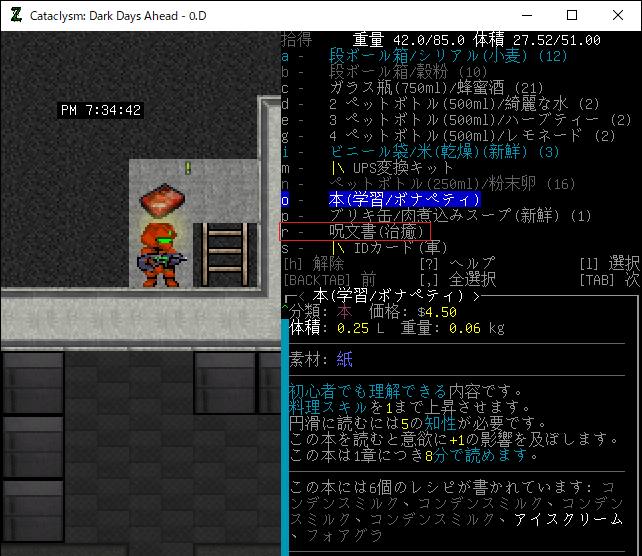This screenshot has height=556, width=642.
Task: Click the 解除 deselect option
Action: coord(329,264)
